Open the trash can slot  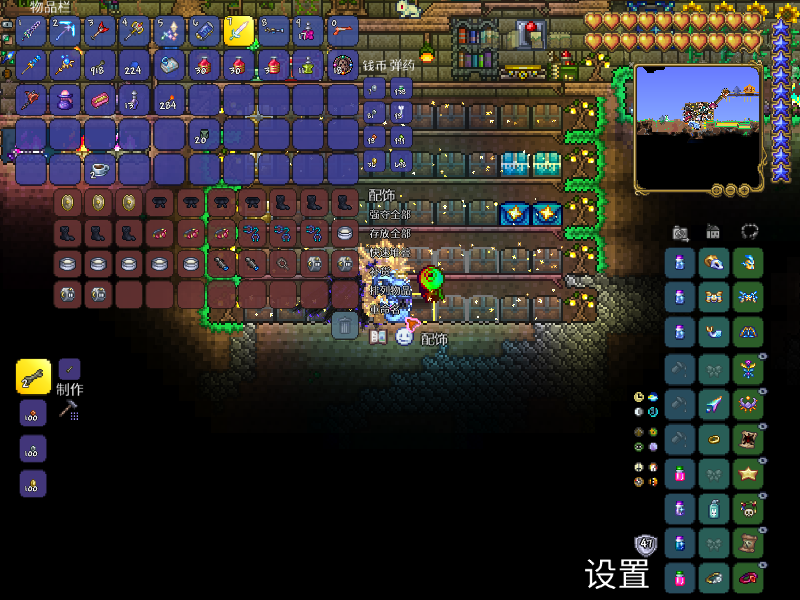click(344, 325)
